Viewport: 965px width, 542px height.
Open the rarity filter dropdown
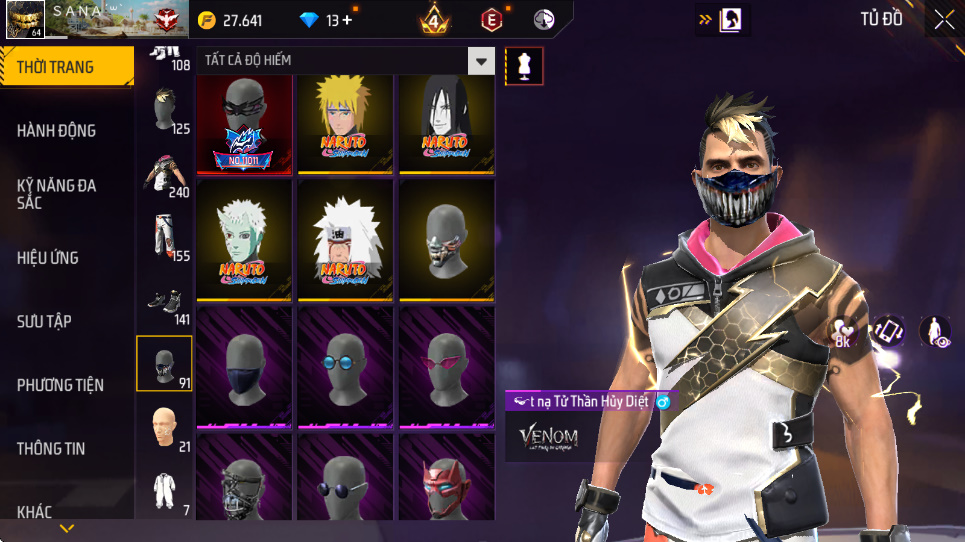[x=482, y=61]
